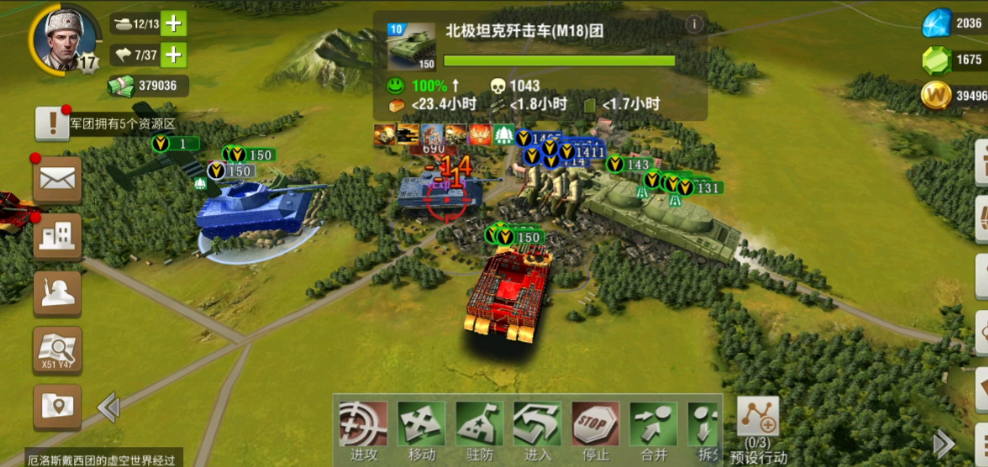Add more tank unit capacity with plus
This screenshot has height=467, width=988.
[174, 23]
